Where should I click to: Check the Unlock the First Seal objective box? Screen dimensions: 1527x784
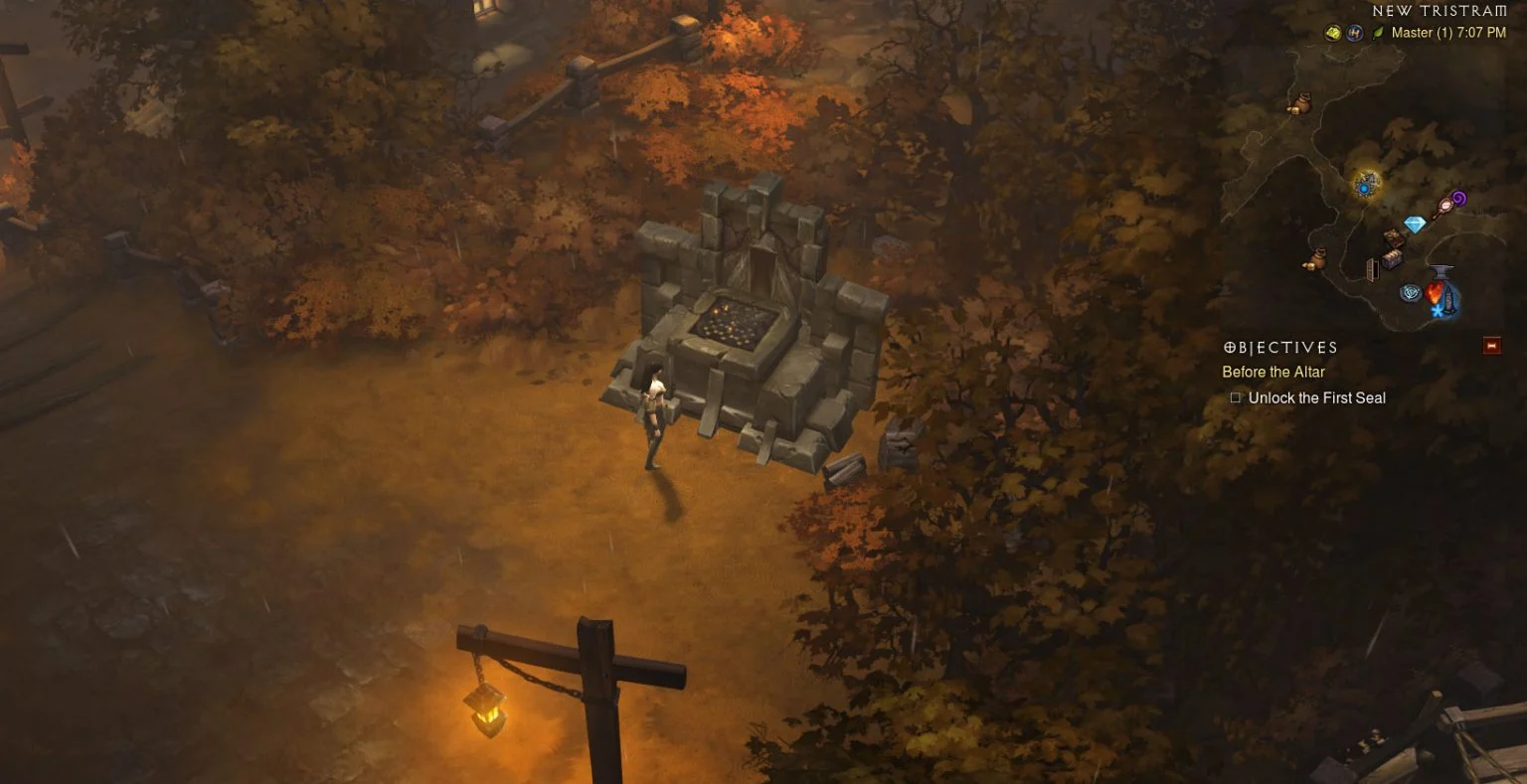[1235, 396]
